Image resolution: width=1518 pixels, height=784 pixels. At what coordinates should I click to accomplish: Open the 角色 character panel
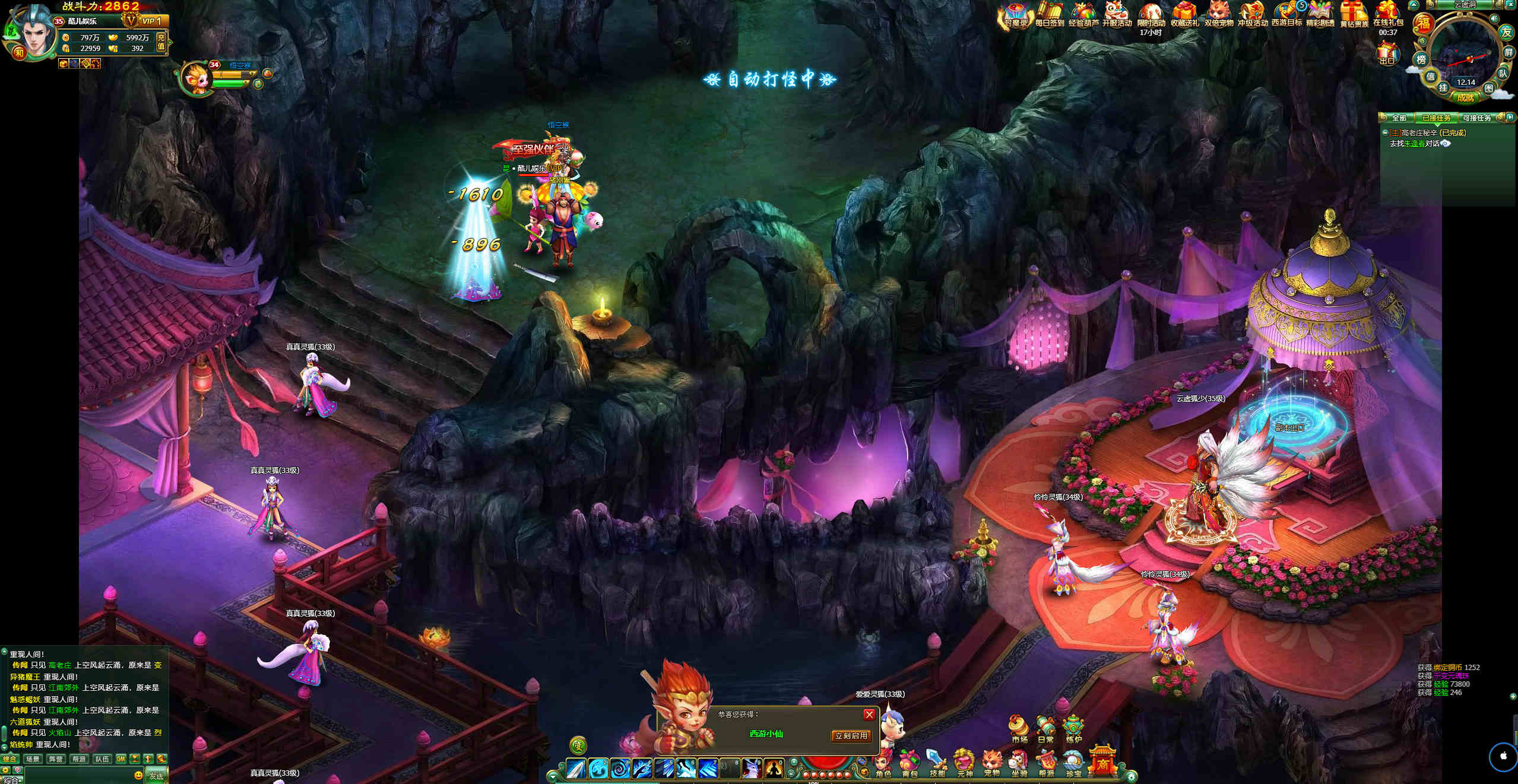tap(883, 764)
